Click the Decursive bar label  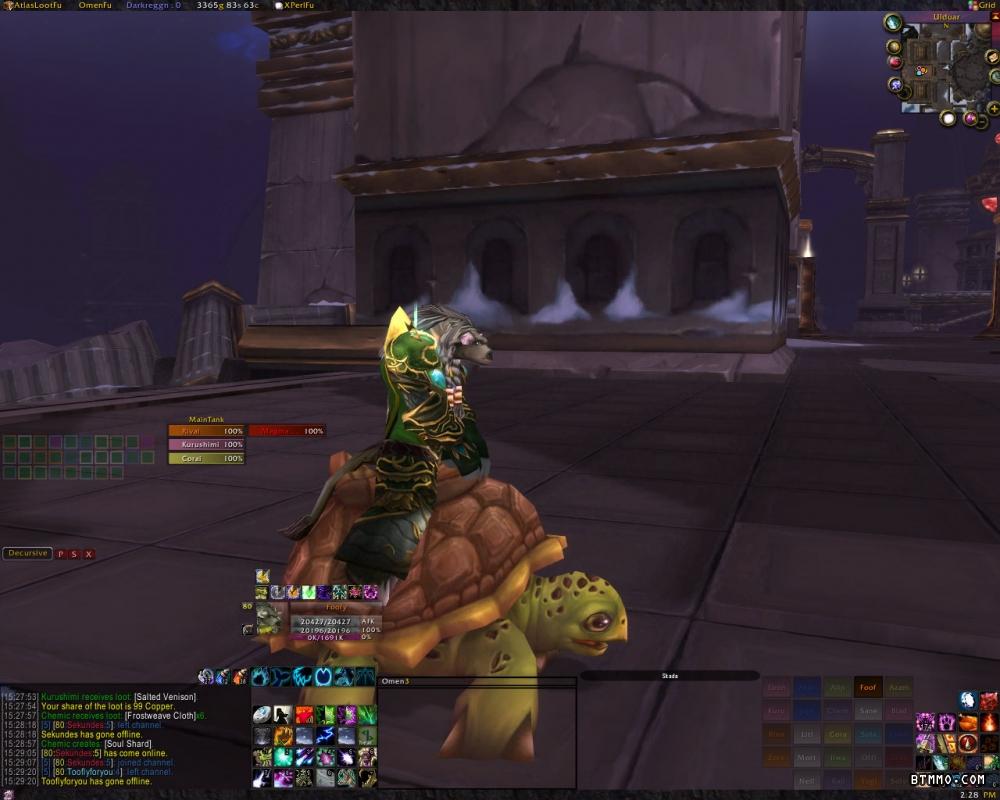point(27,553)
